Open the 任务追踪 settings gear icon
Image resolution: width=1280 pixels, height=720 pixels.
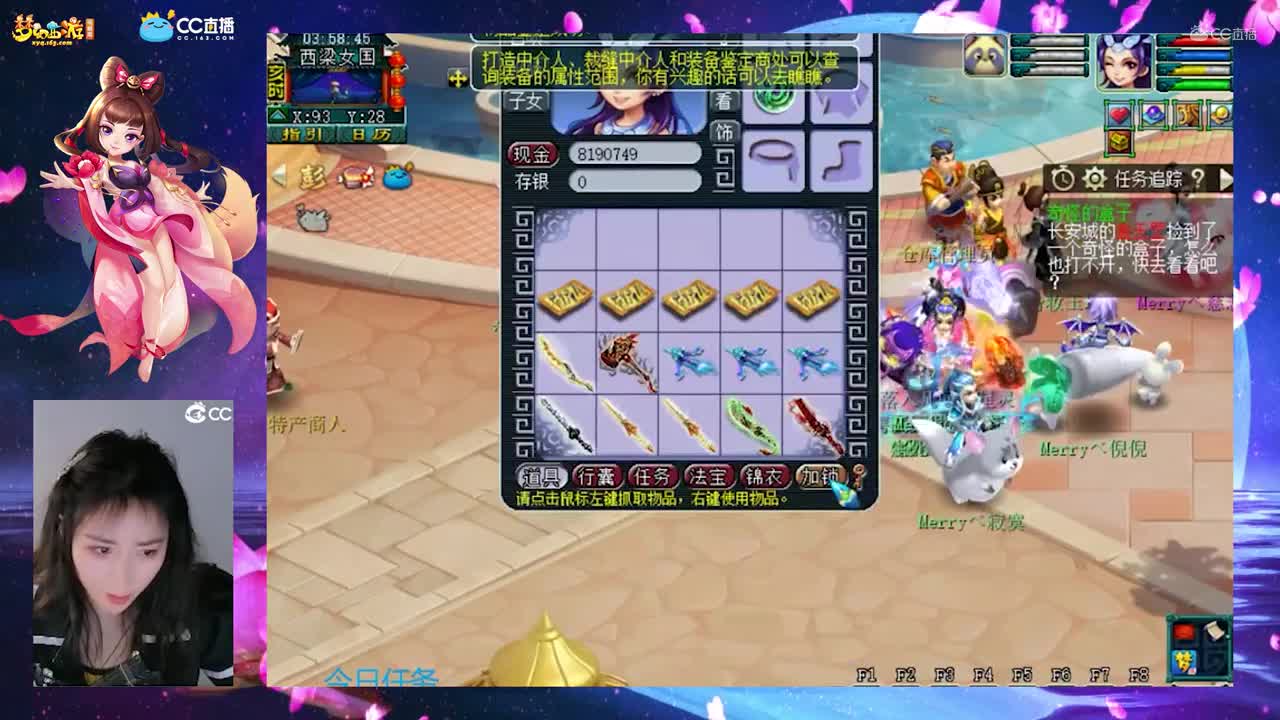[x=1094, y=178]
